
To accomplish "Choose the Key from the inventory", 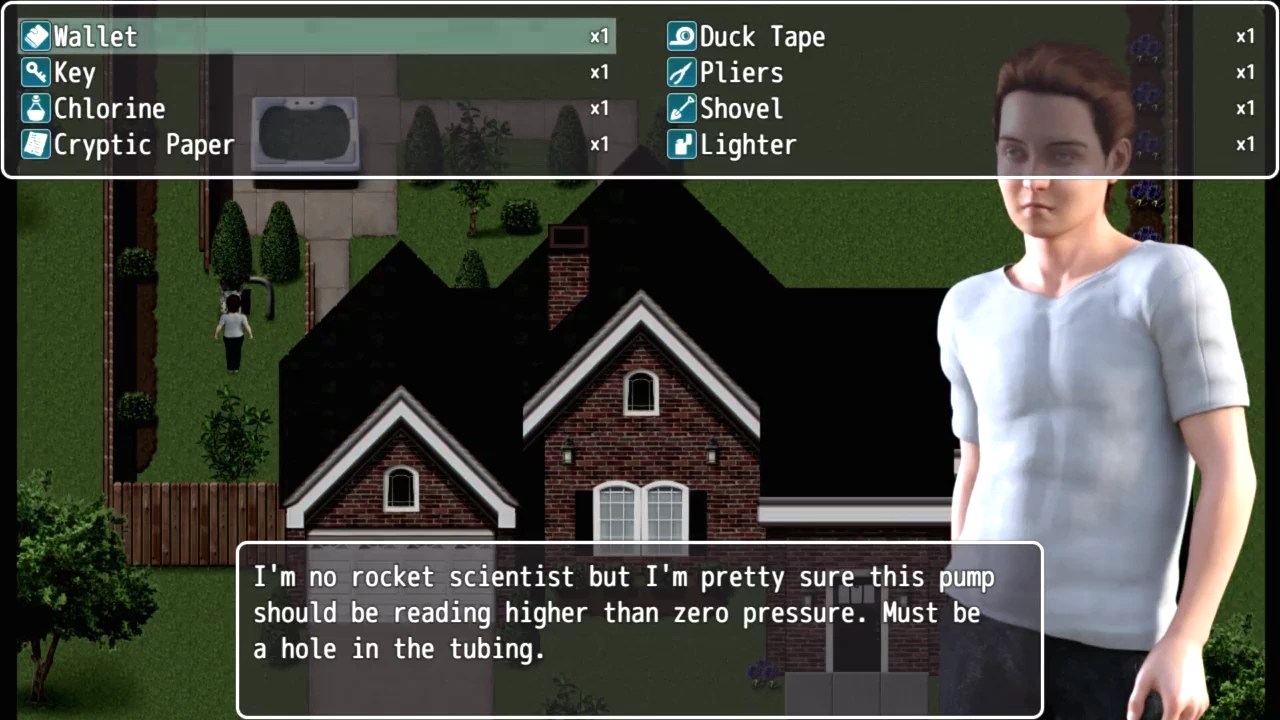I will point(74,73).
